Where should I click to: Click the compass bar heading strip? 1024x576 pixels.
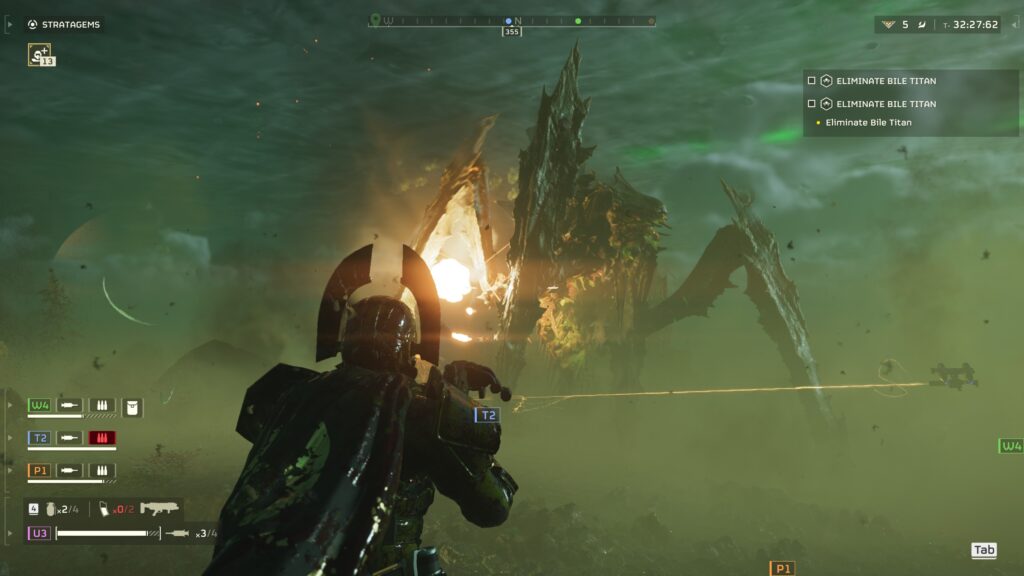(x=512, y=20)
